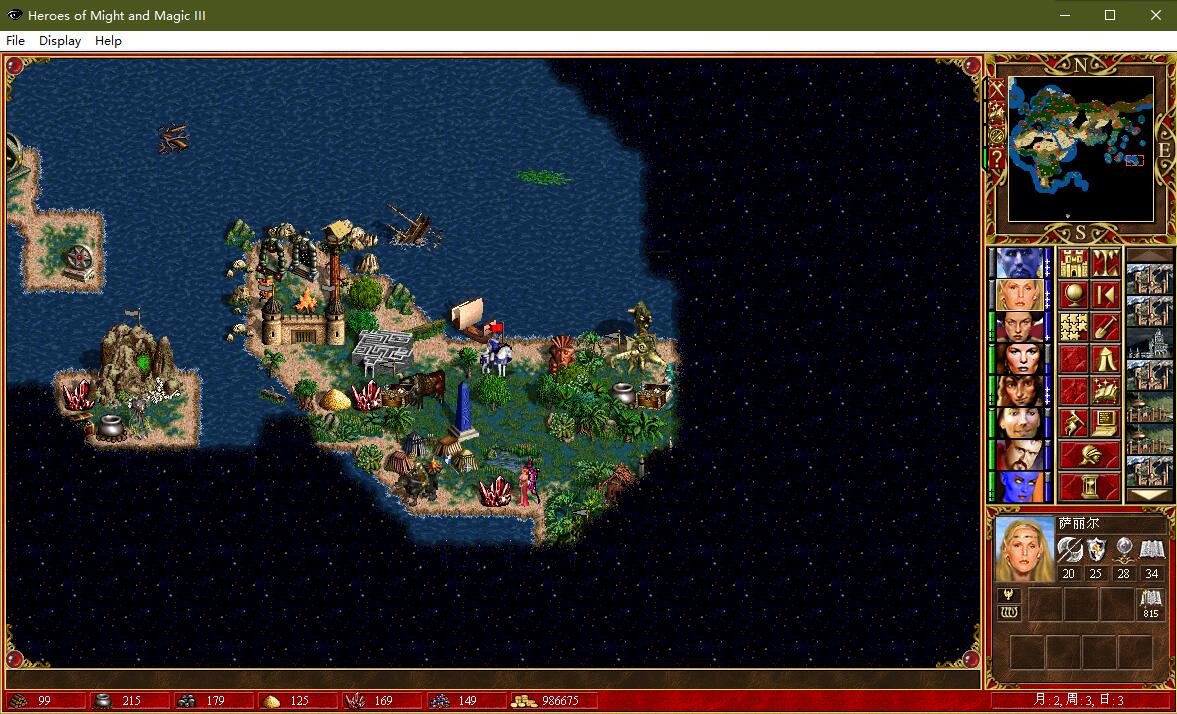Screen dimensions: 1177x714
Task: Click the question mark button beside the minimap
Action: click(997, 160)
